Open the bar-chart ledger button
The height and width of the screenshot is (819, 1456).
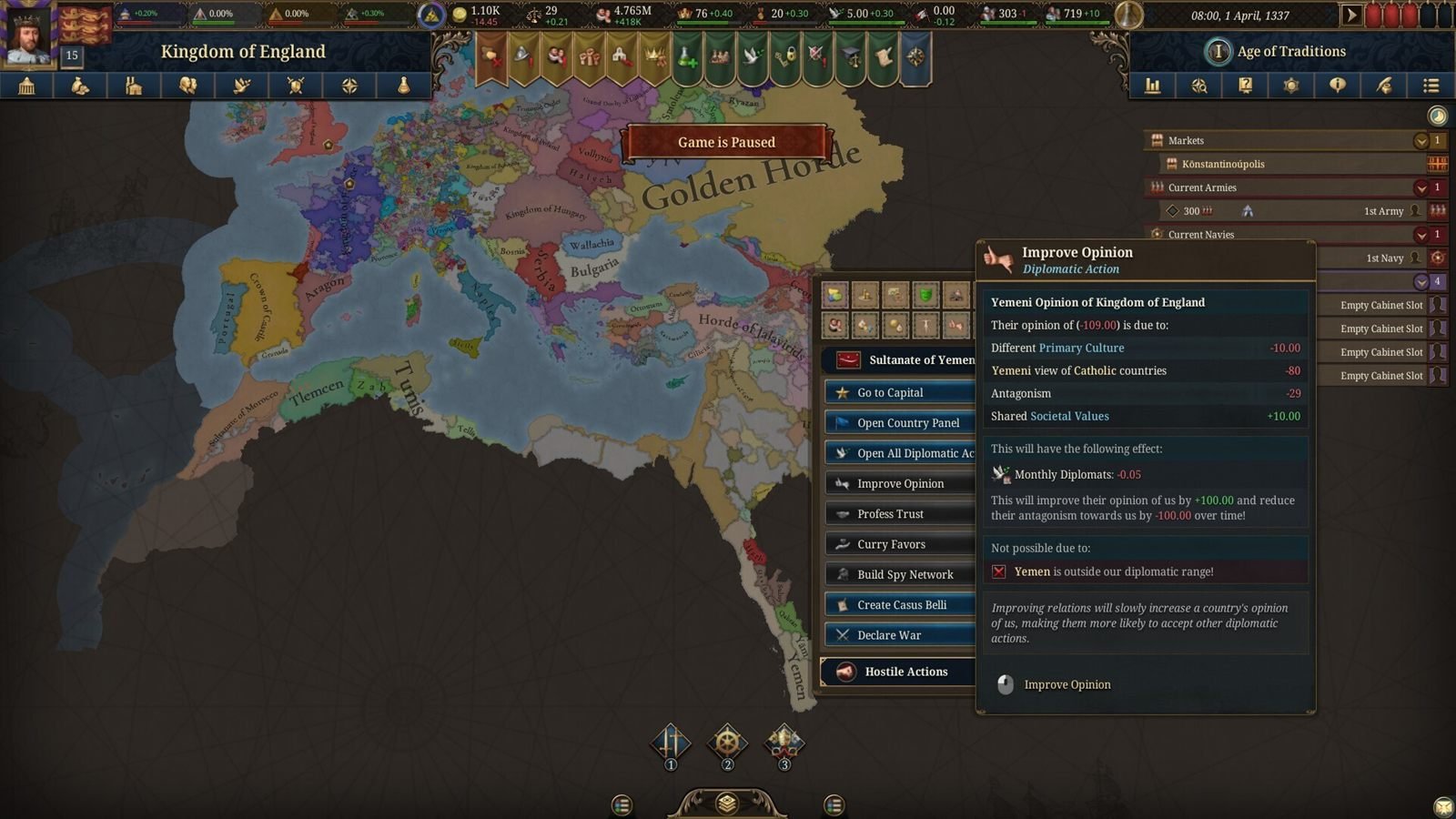tap(1153, 86)
